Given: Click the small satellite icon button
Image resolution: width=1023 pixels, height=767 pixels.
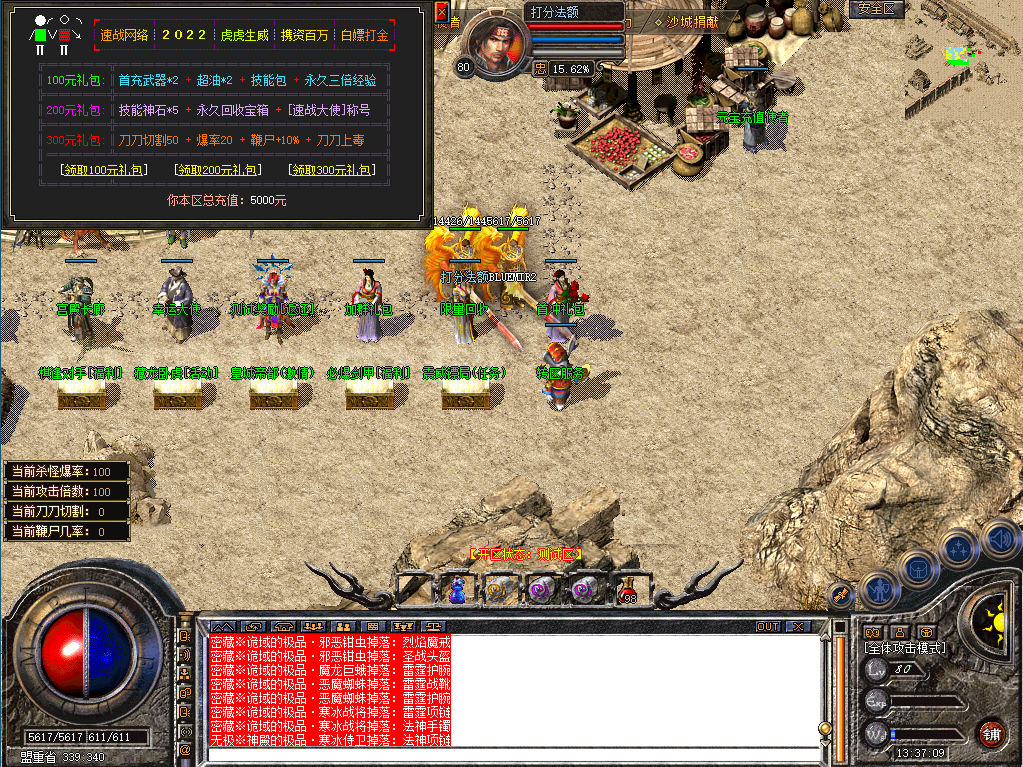Looking at the screenshot, I should click(x=841, y=594).
